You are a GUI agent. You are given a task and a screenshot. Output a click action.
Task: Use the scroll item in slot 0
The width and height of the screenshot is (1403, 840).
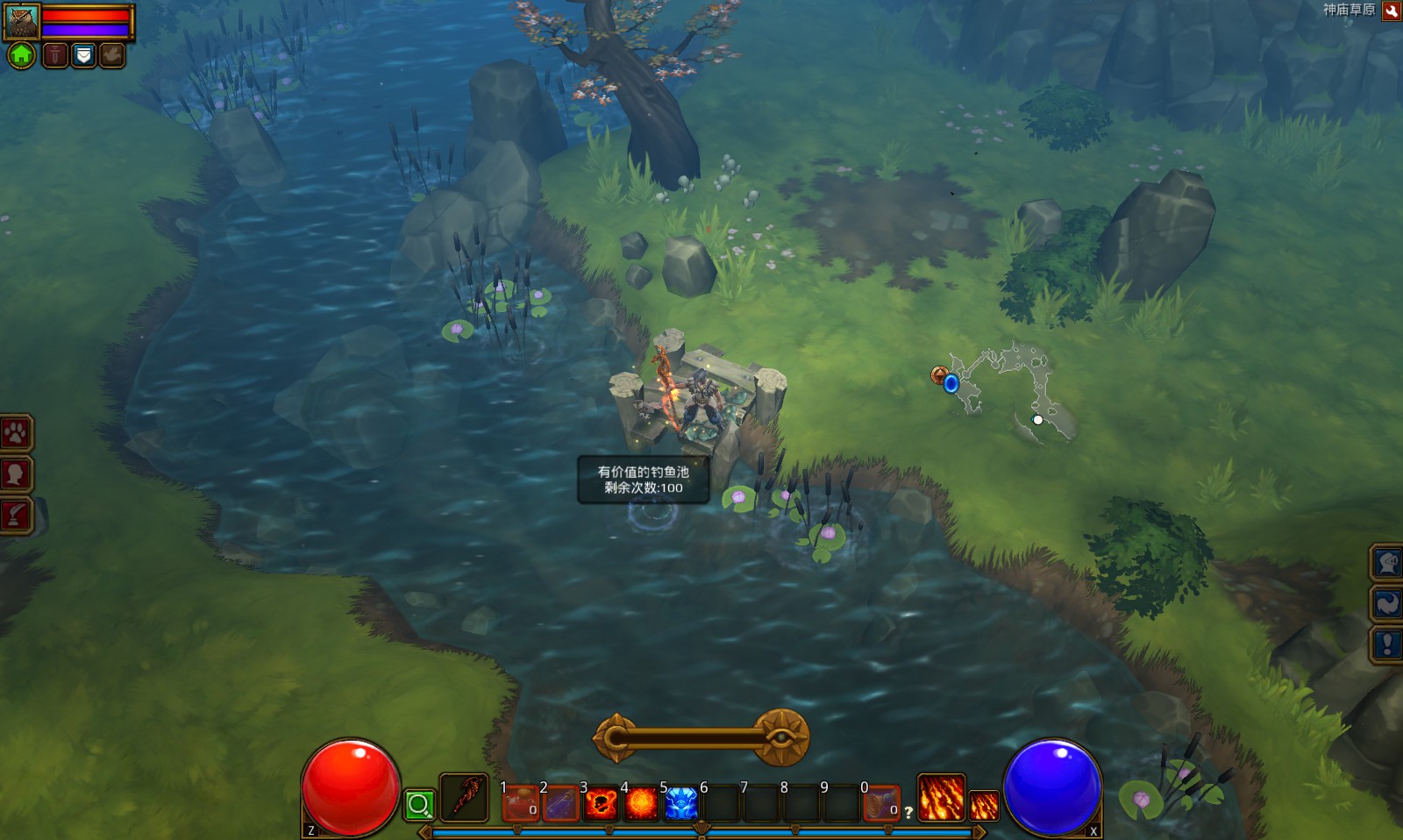point(881,803)
